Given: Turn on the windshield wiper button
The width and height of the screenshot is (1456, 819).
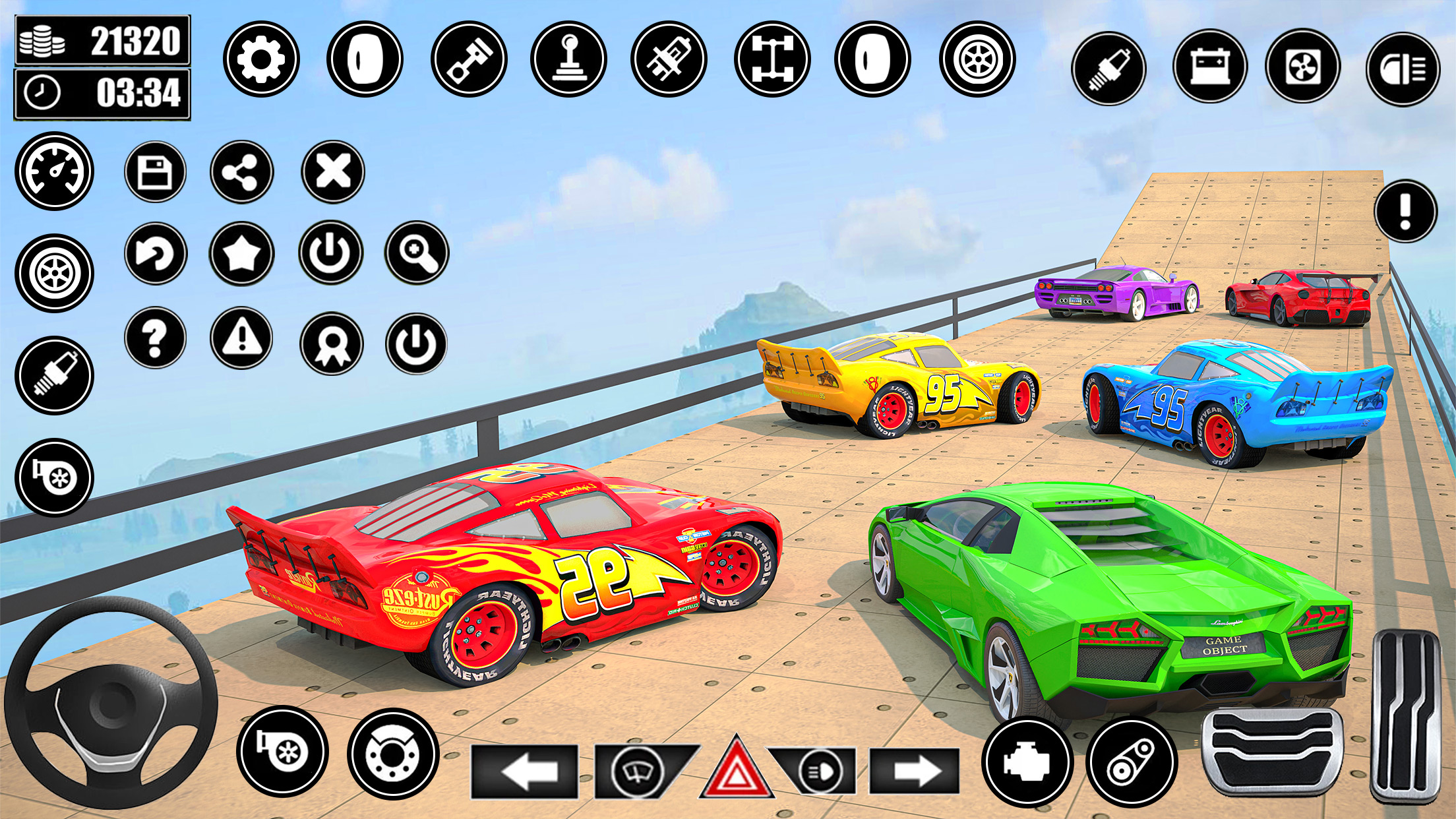Looking at the screenshot, I should point(638,771).
